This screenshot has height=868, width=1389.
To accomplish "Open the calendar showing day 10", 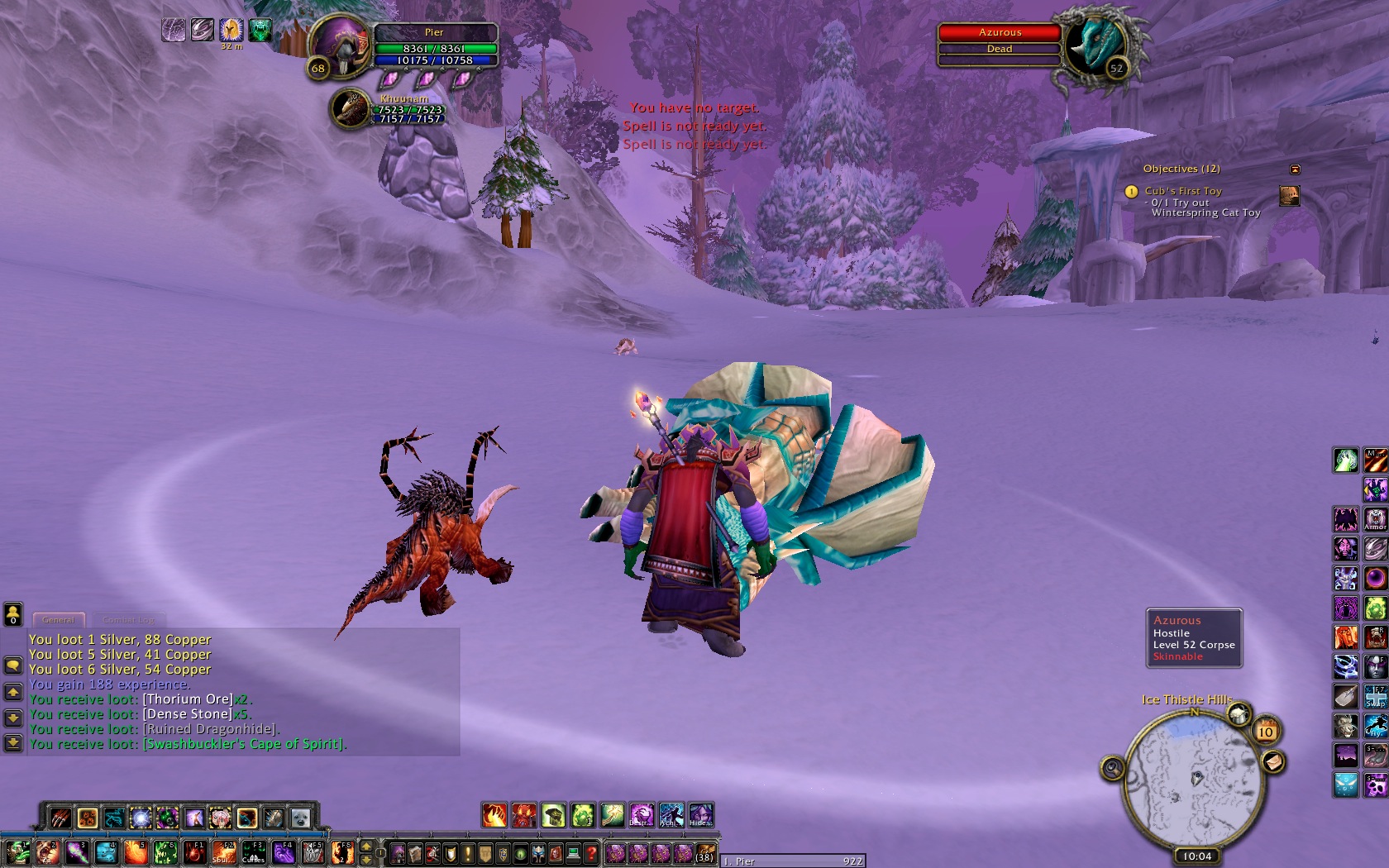I will point(1265,732).
